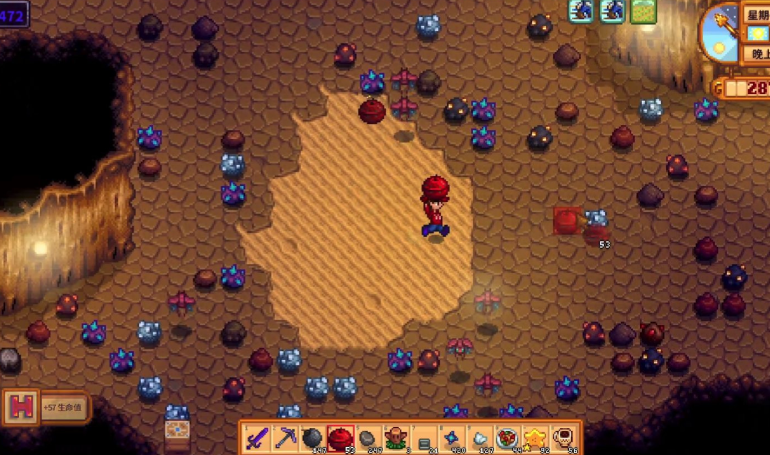The width and height of the screenshot is (770, 455).
Task: Select the coffee cup slot
Action: (x=565, y=439)
